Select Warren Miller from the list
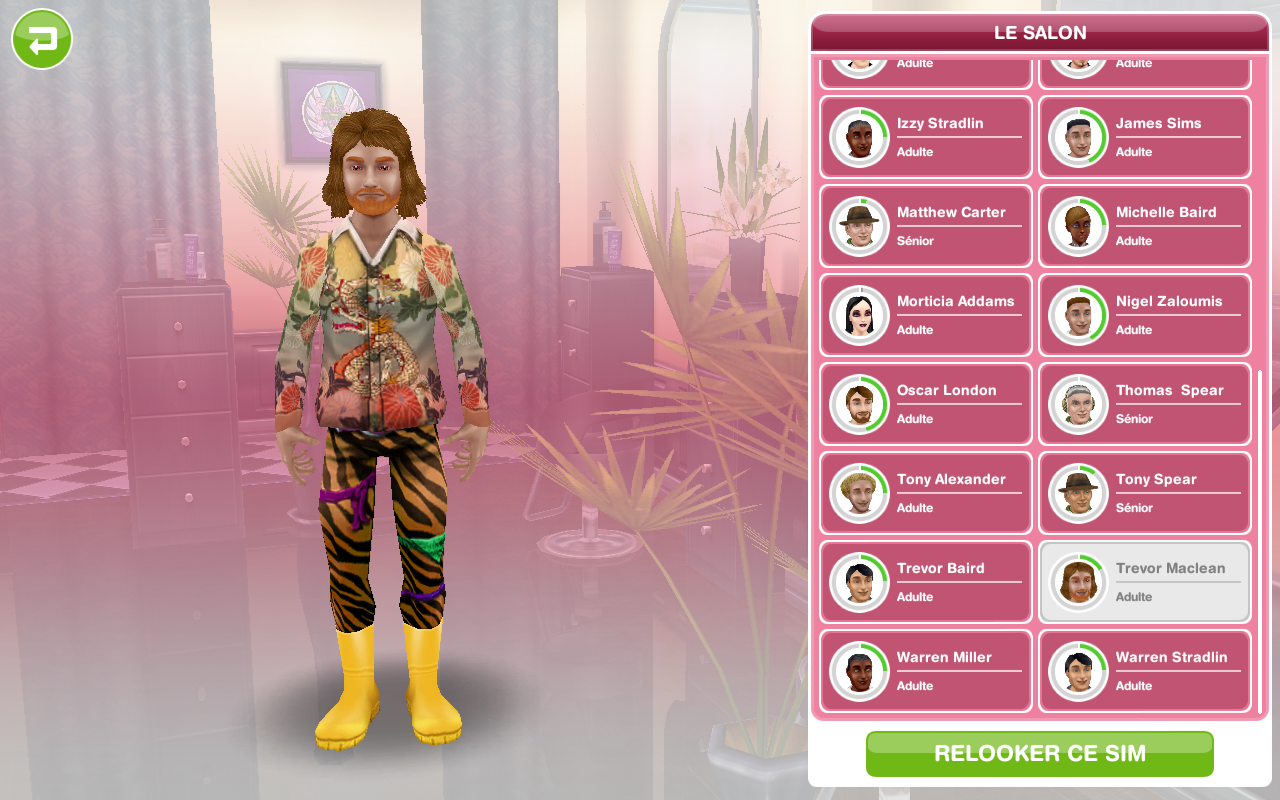 click(x=925, y=671)
